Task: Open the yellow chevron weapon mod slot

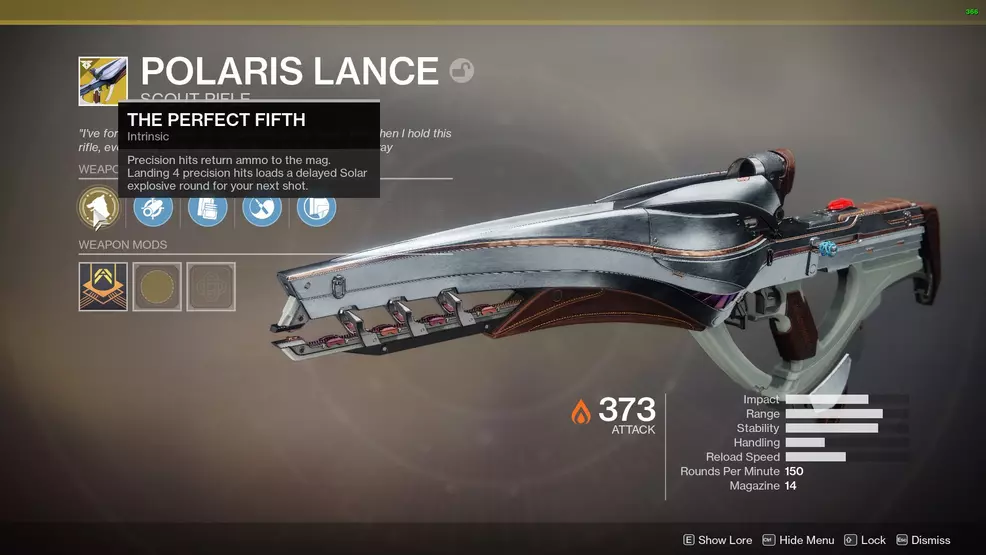Action: (103, 287)
